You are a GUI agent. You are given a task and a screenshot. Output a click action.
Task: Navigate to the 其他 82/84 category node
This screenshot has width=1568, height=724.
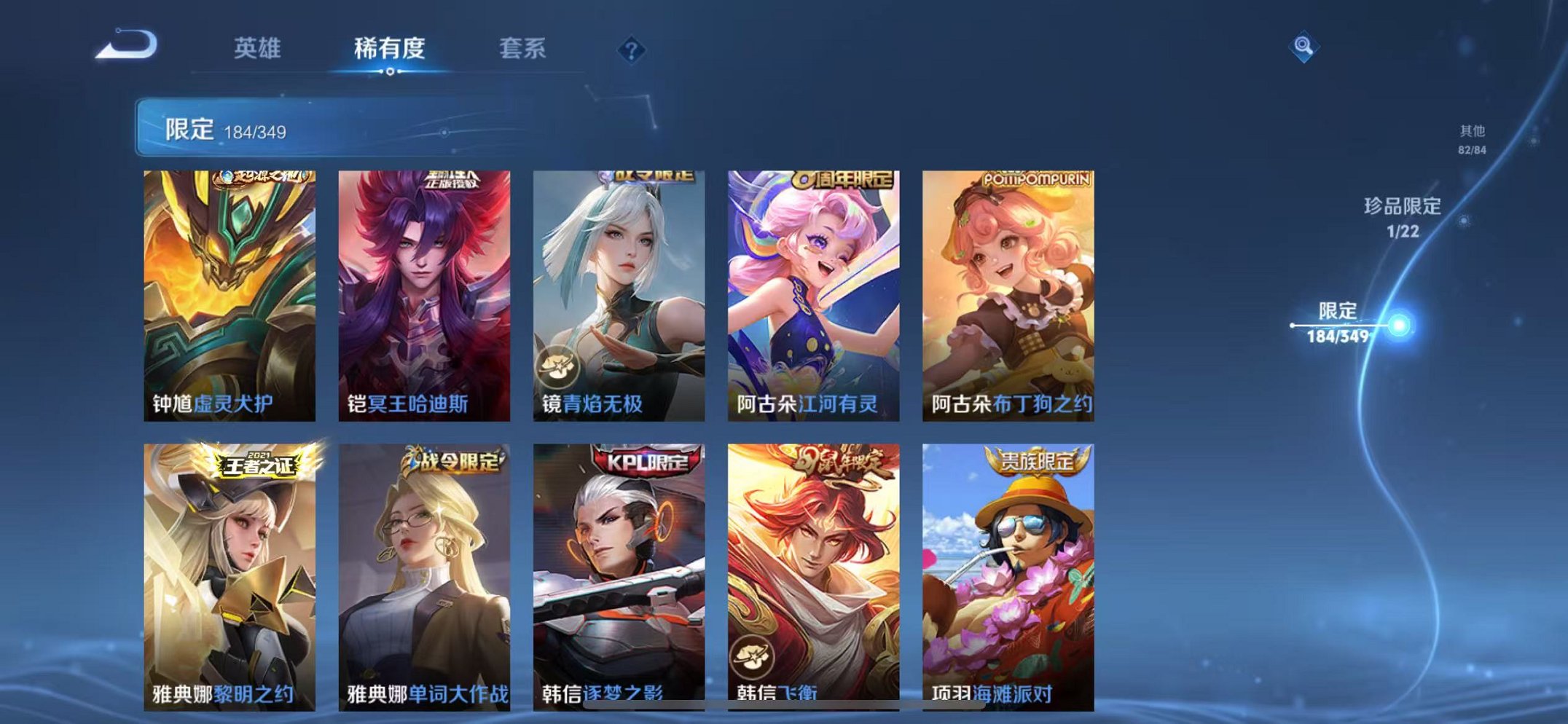coord(1473,138)
